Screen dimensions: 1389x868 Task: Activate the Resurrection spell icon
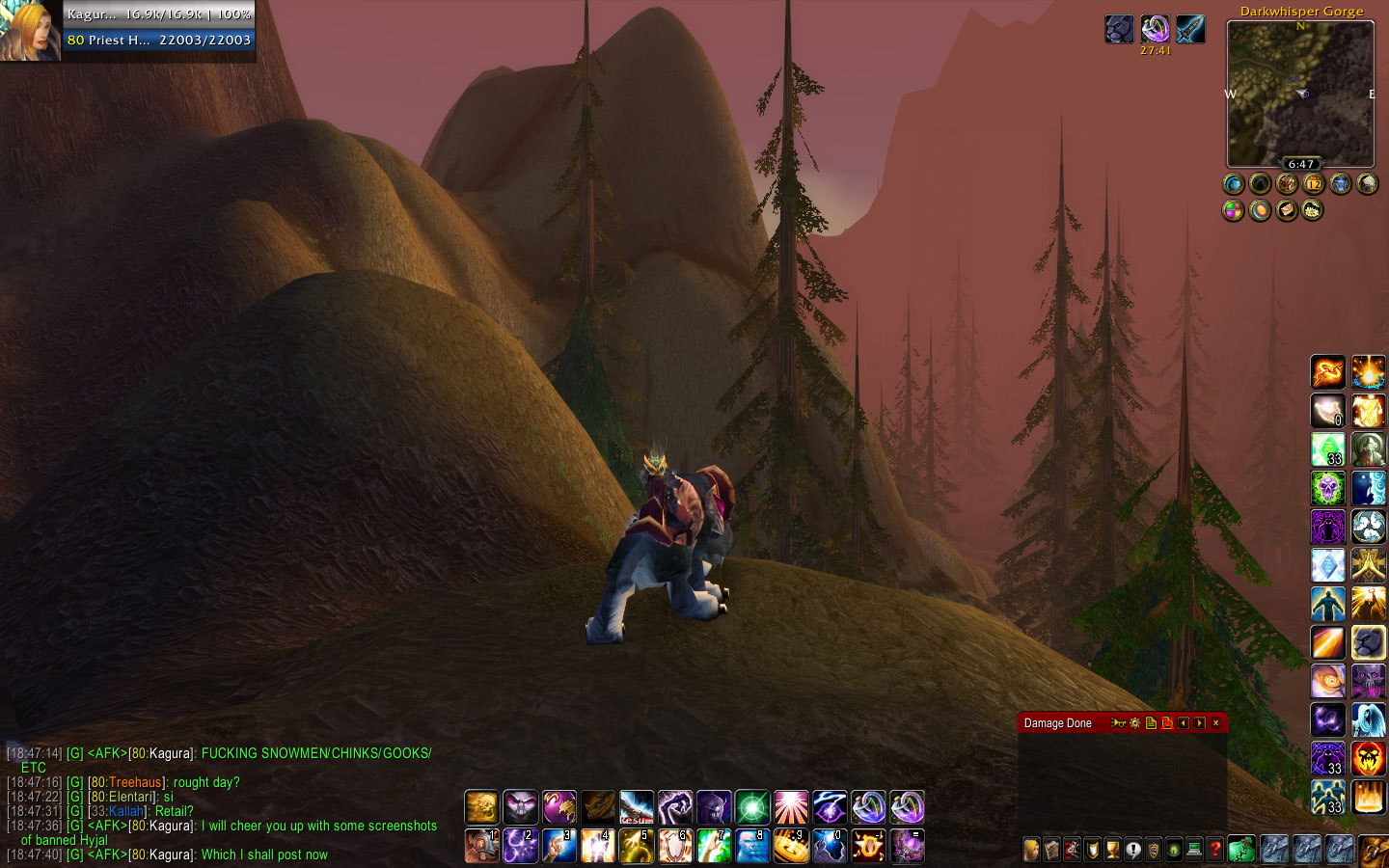(x=636, y=806)
